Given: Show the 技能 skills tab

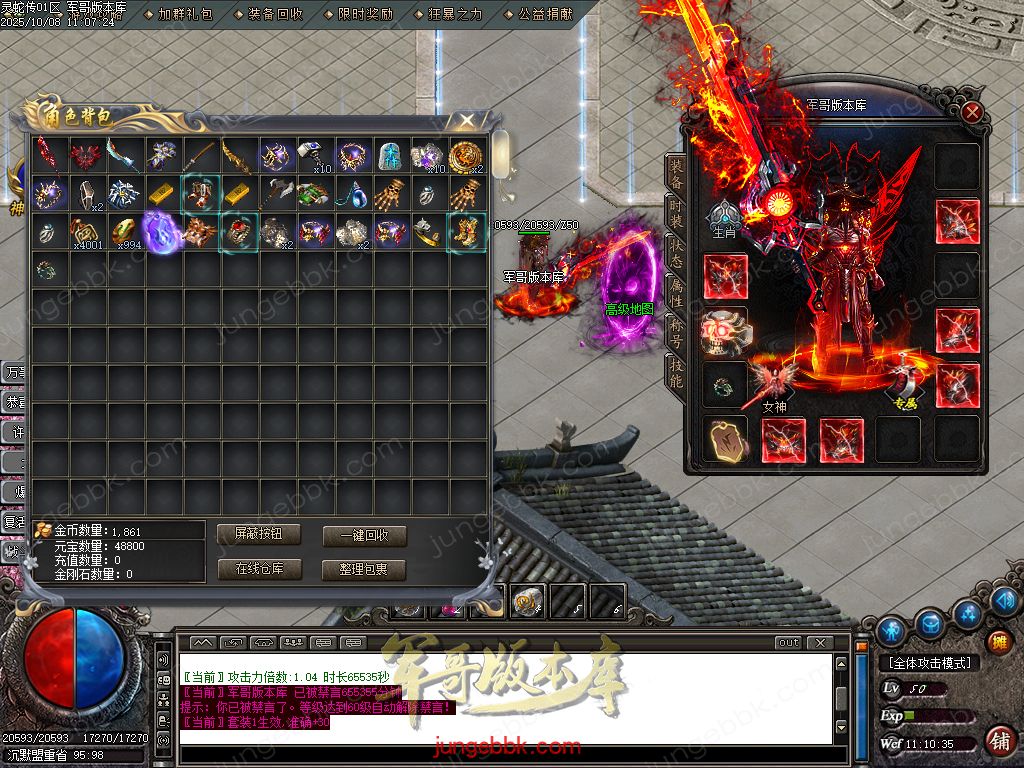Looking at the screenshot, I should pyautogui.click(x=676, y=372).
